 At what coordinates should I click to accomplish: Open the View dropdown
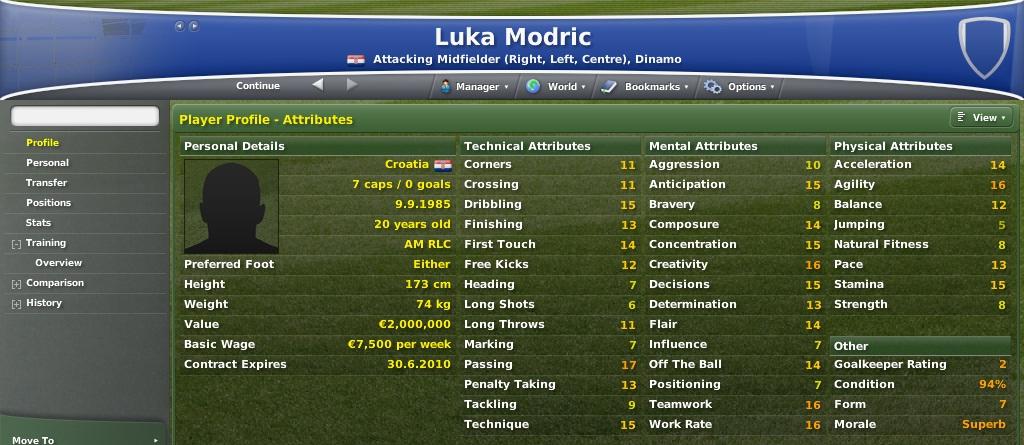(x=978, y=118)
